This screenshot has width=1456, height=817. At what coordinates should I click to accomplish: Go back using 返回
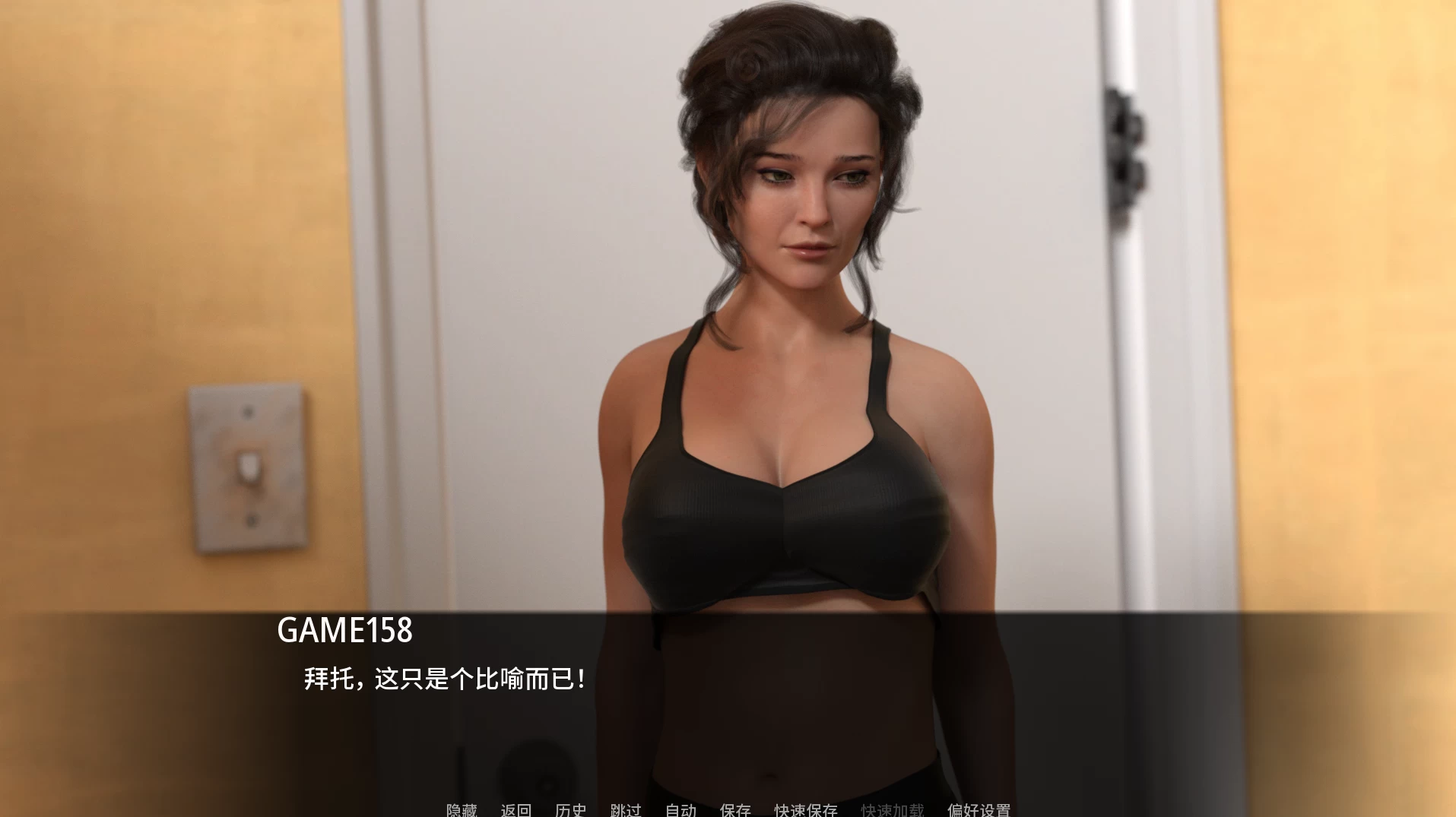516,810
